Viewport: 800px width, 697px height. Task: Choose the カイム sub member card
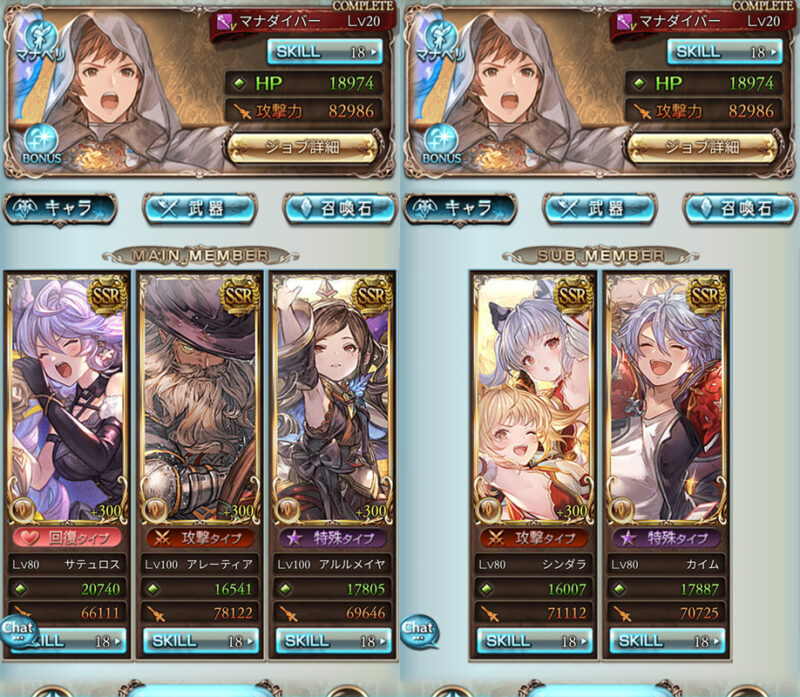[x=666, y=400]
